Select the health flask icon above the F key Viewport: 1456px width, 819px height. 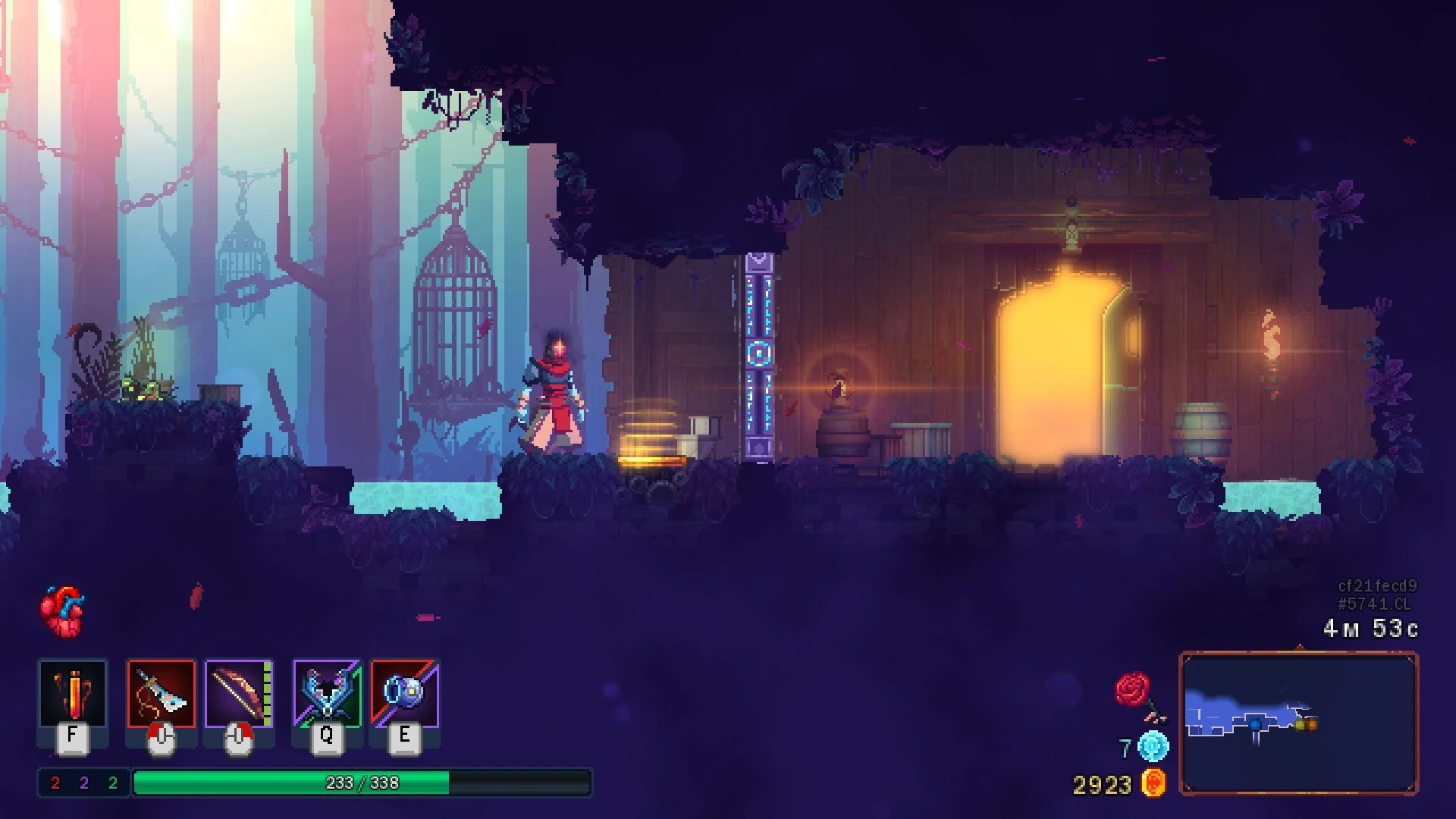[72, 694]
